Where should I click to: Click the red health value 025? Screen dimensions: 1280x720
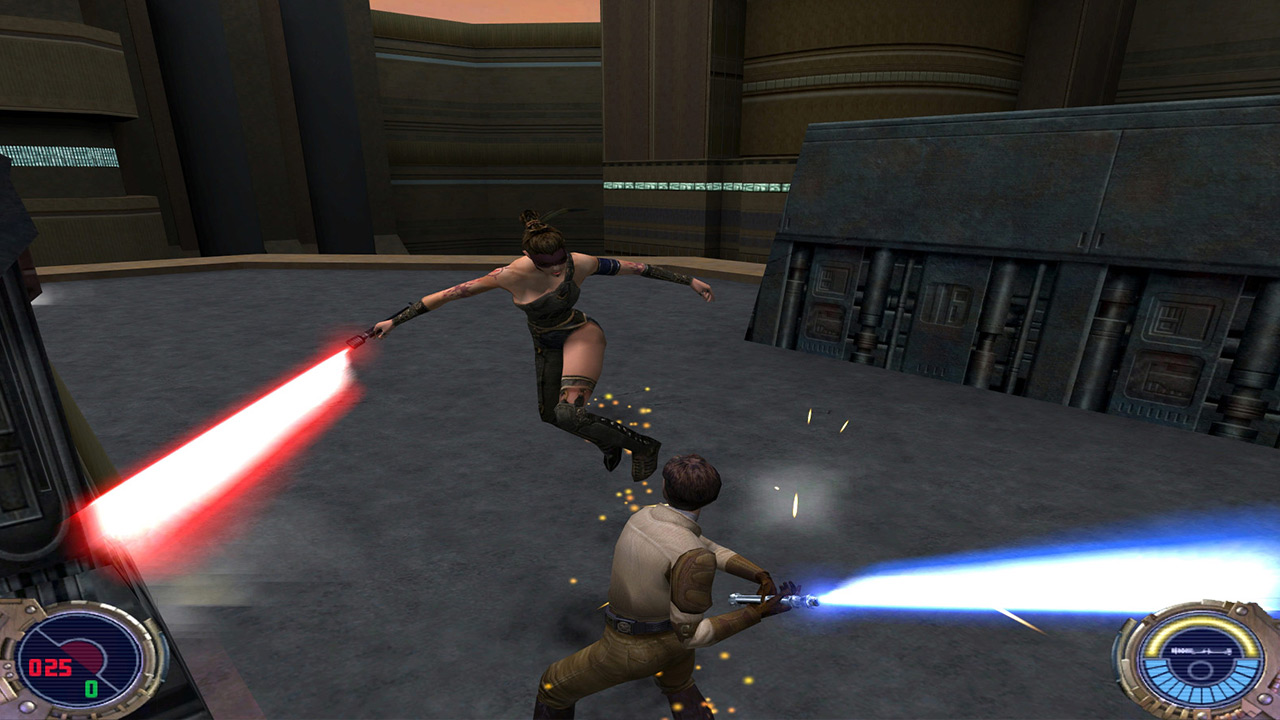[50, 666]
